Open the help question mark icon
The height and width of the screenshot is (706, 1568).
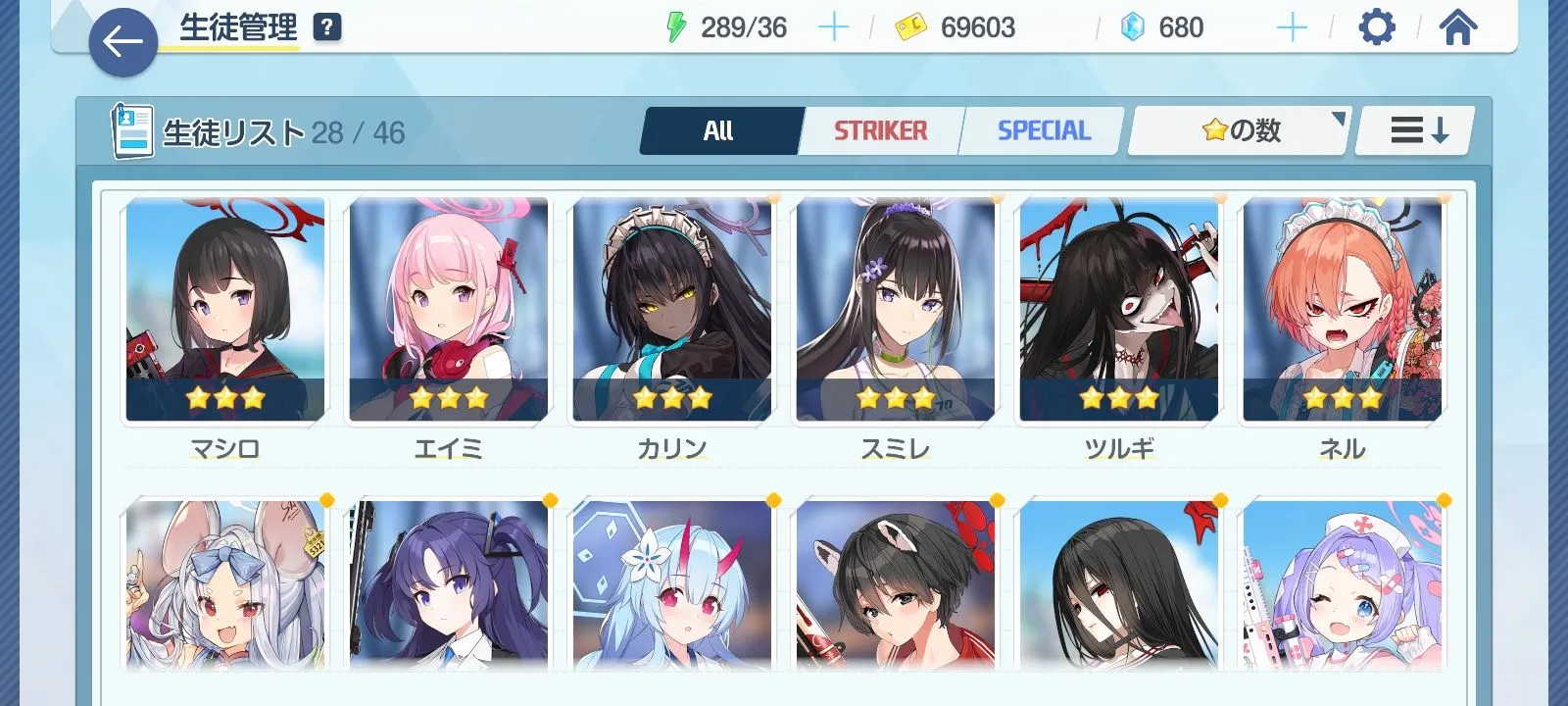(327, 27)
